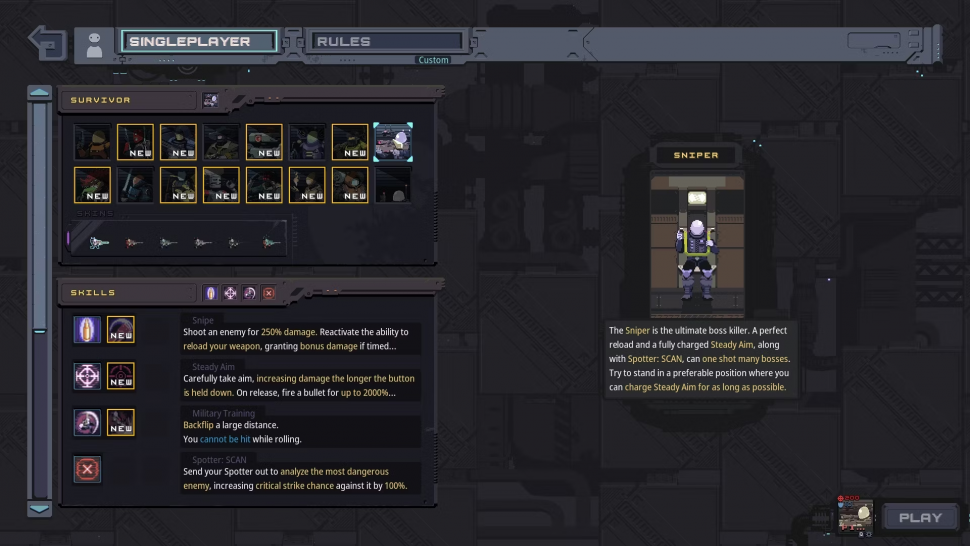Switch to the RULES tab

click(x=387, y=42)
